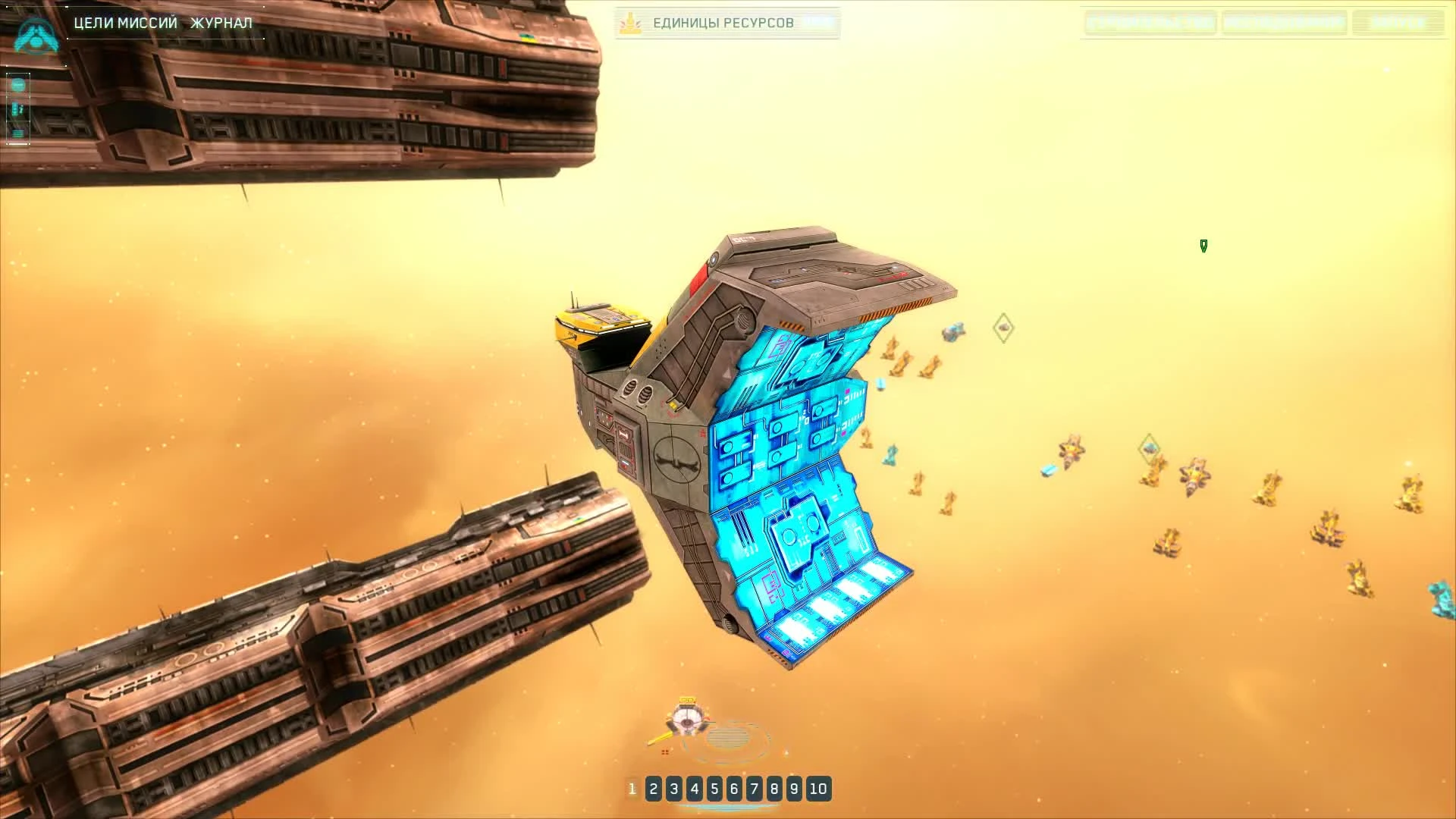The width and height of the screenshot is (1456, 819).
Task: Activate control group 5 slot
Action: pyautogui.click(x=713, y=789)
